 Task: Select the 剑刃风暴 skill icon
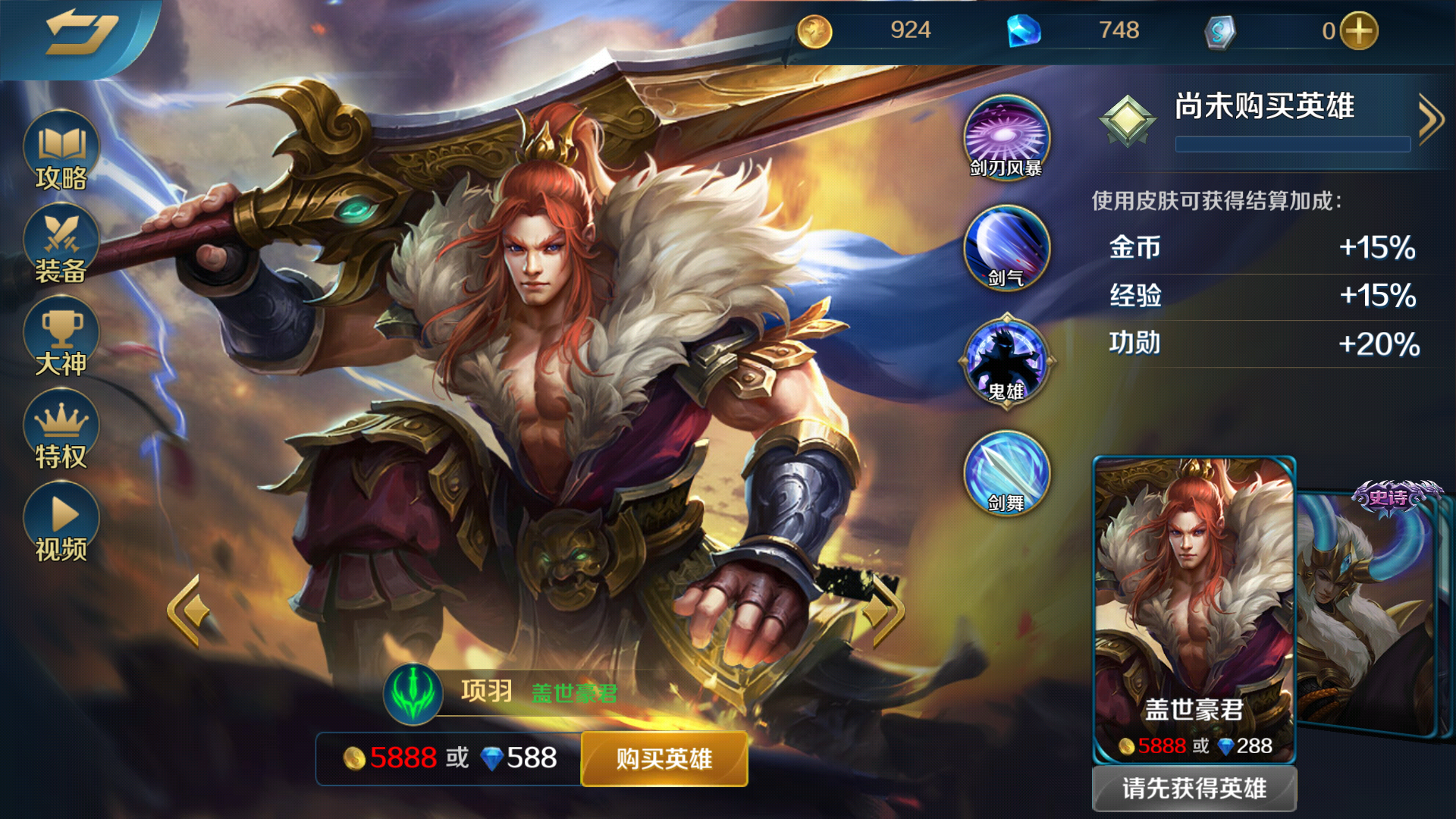pos(1006,138)
